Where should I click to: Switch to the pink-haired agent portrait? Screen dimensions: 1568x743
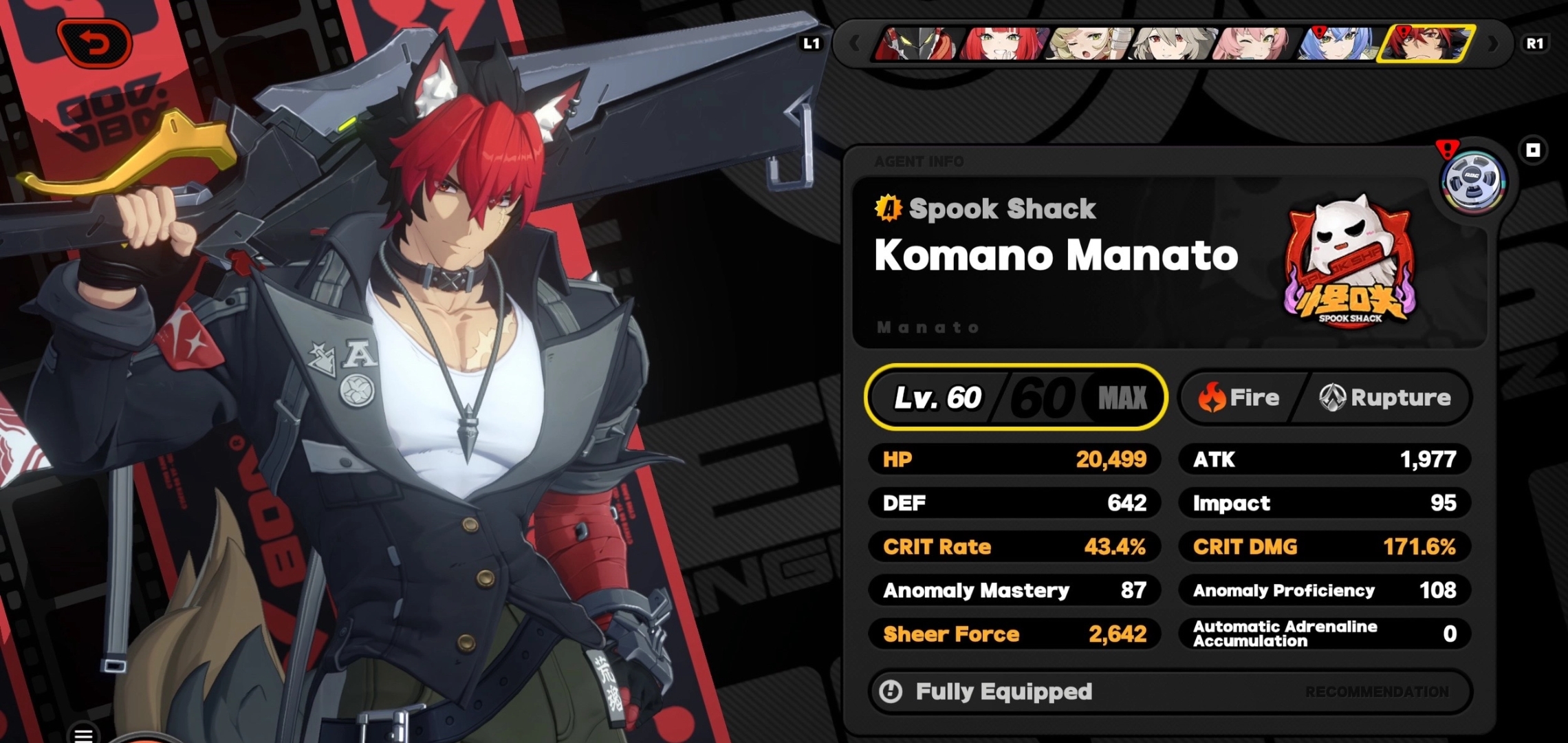[1254, 44]
